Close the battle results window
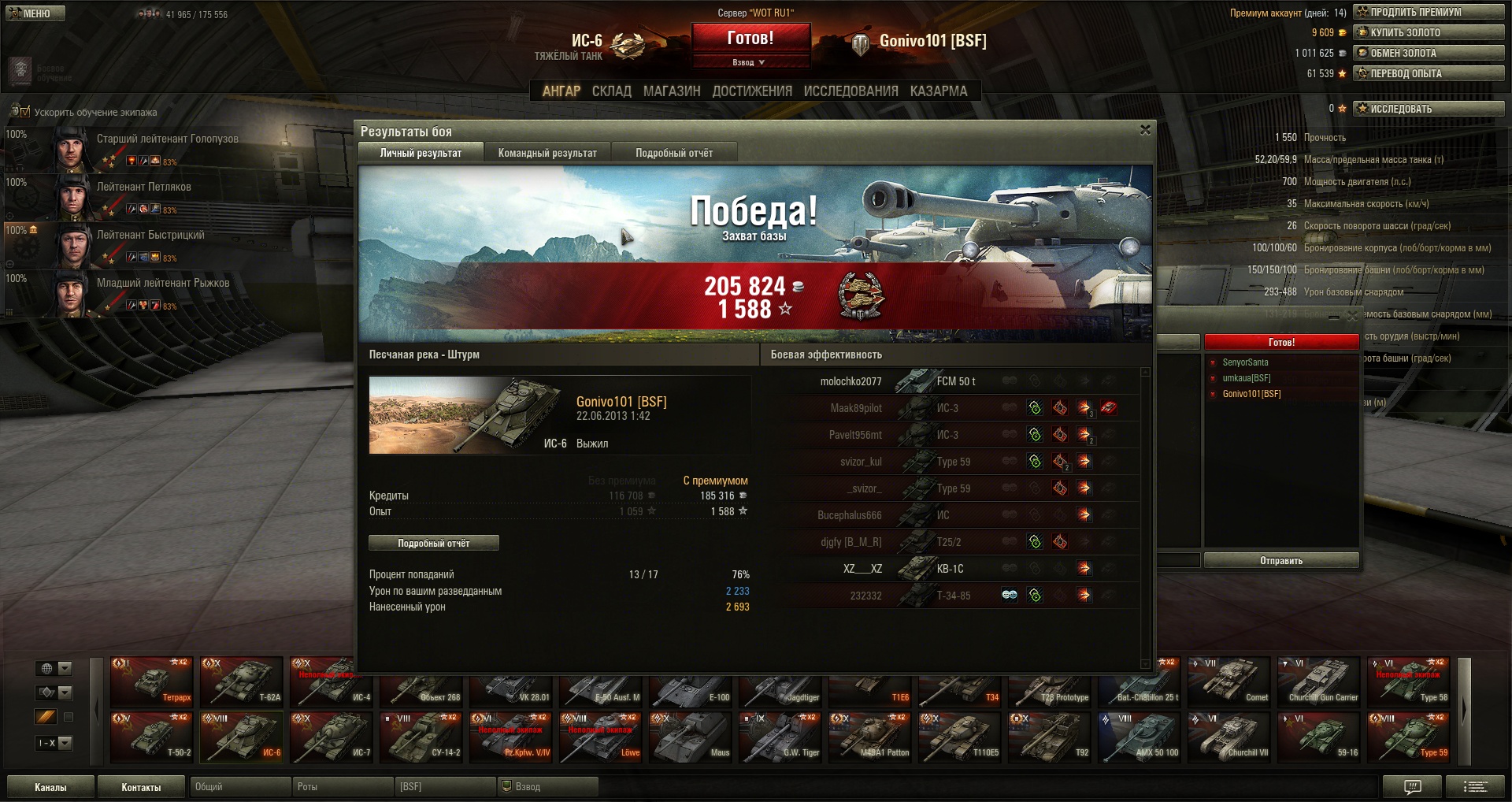This screenshot has width=1512, height=802. click(x=1145, y=130)
